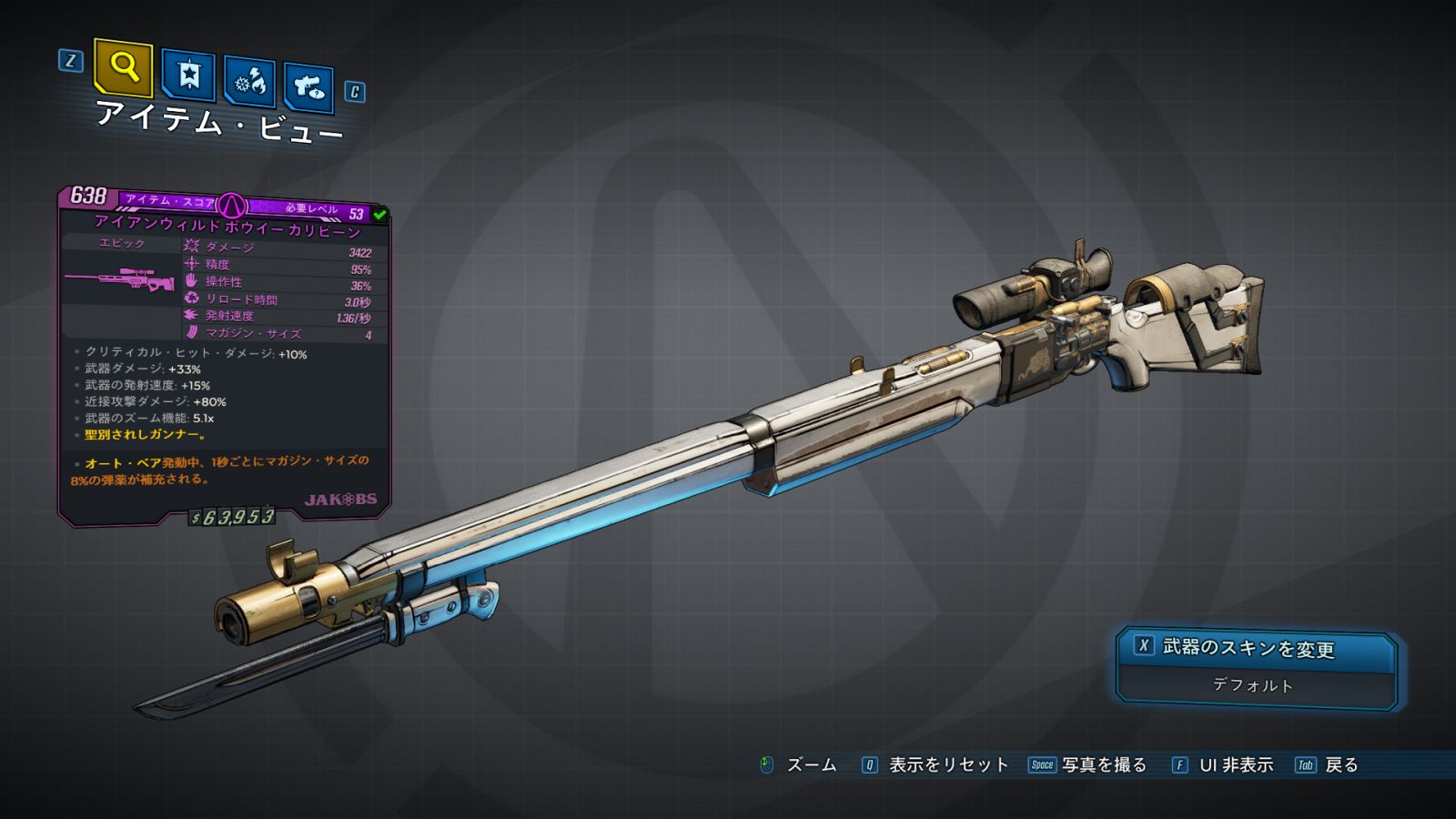Click the weapon skin change button
Image resolution: width=1456 pixels, height=819 pixels.
tap(1256, 648)
